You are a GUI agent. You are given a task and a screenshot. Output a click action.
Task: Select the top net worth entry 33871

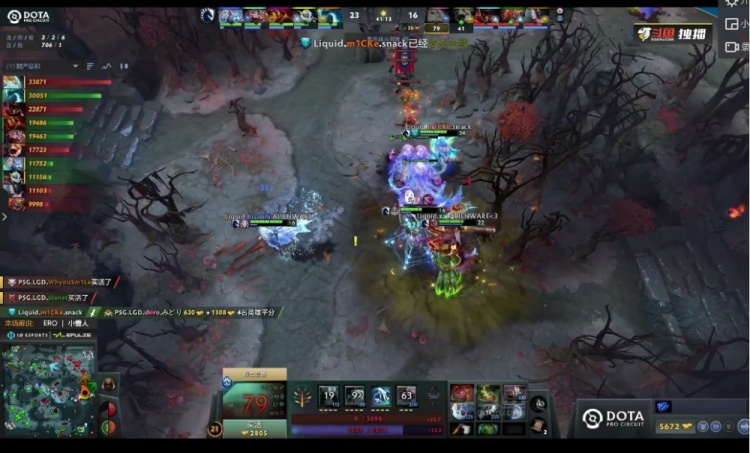(x=38, y=82)
